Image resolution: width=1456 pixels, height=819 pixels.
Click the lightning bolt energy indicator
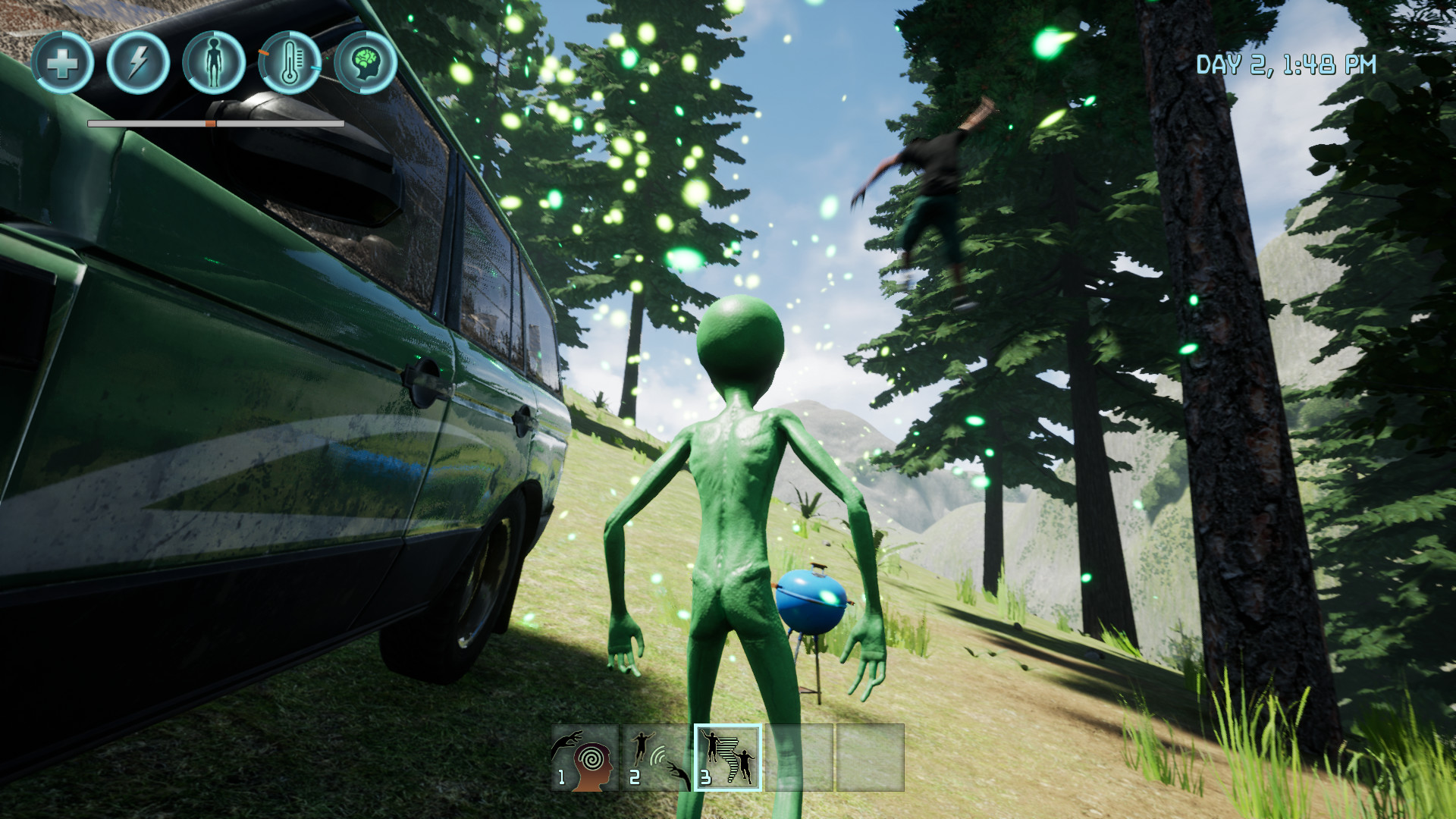pyautogui.click(x=136, y=63)
